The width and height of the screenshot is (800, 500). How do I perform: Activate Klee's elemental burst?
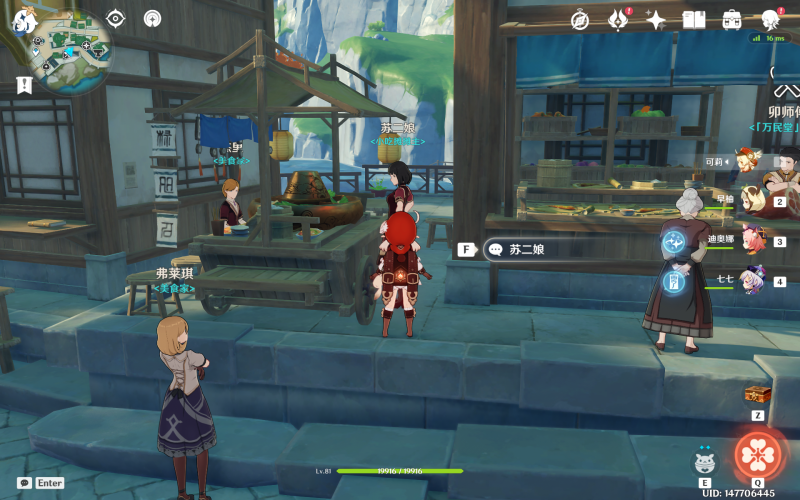(758, 455)
